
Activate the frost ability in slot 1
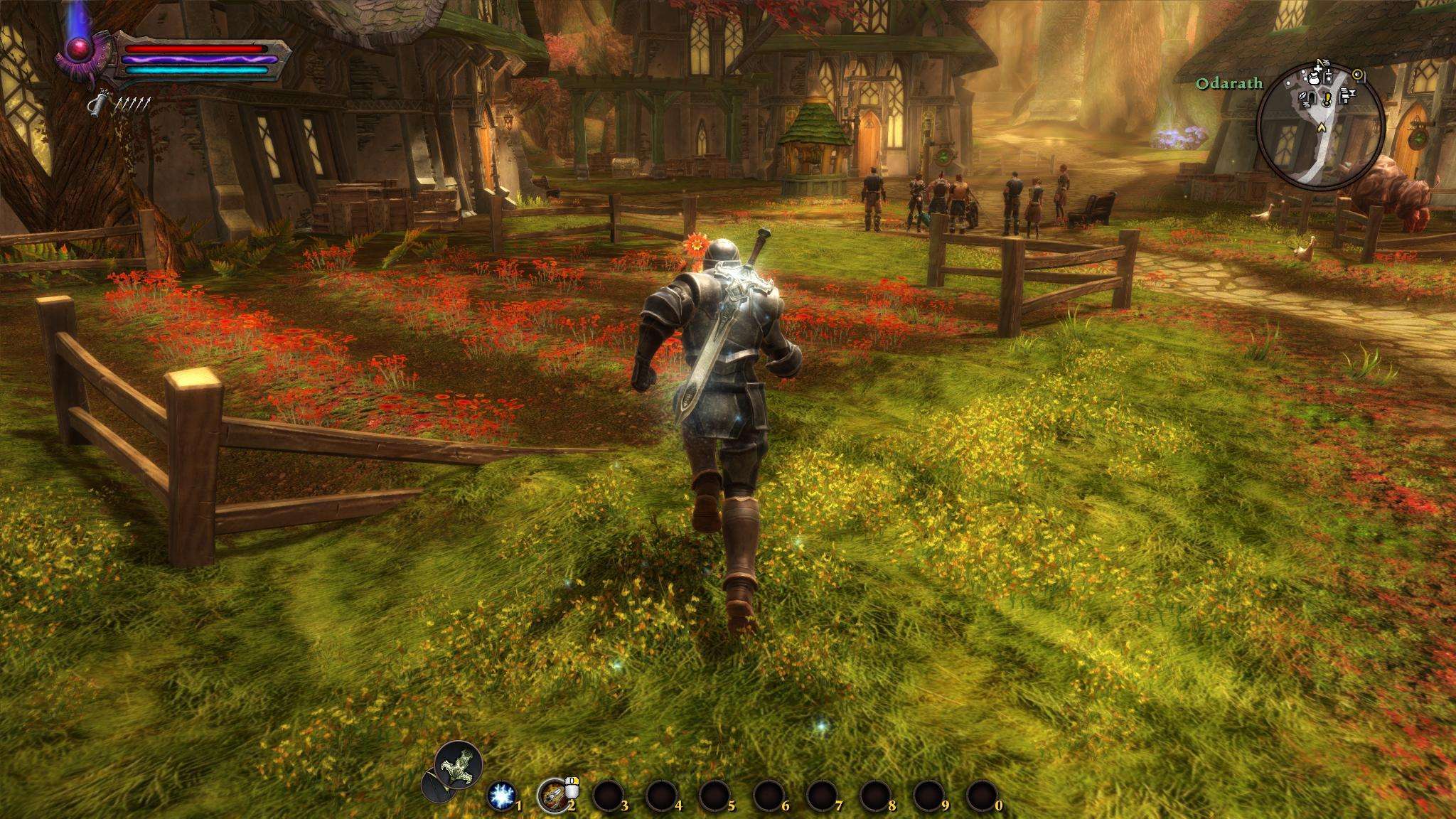(503, 795)
